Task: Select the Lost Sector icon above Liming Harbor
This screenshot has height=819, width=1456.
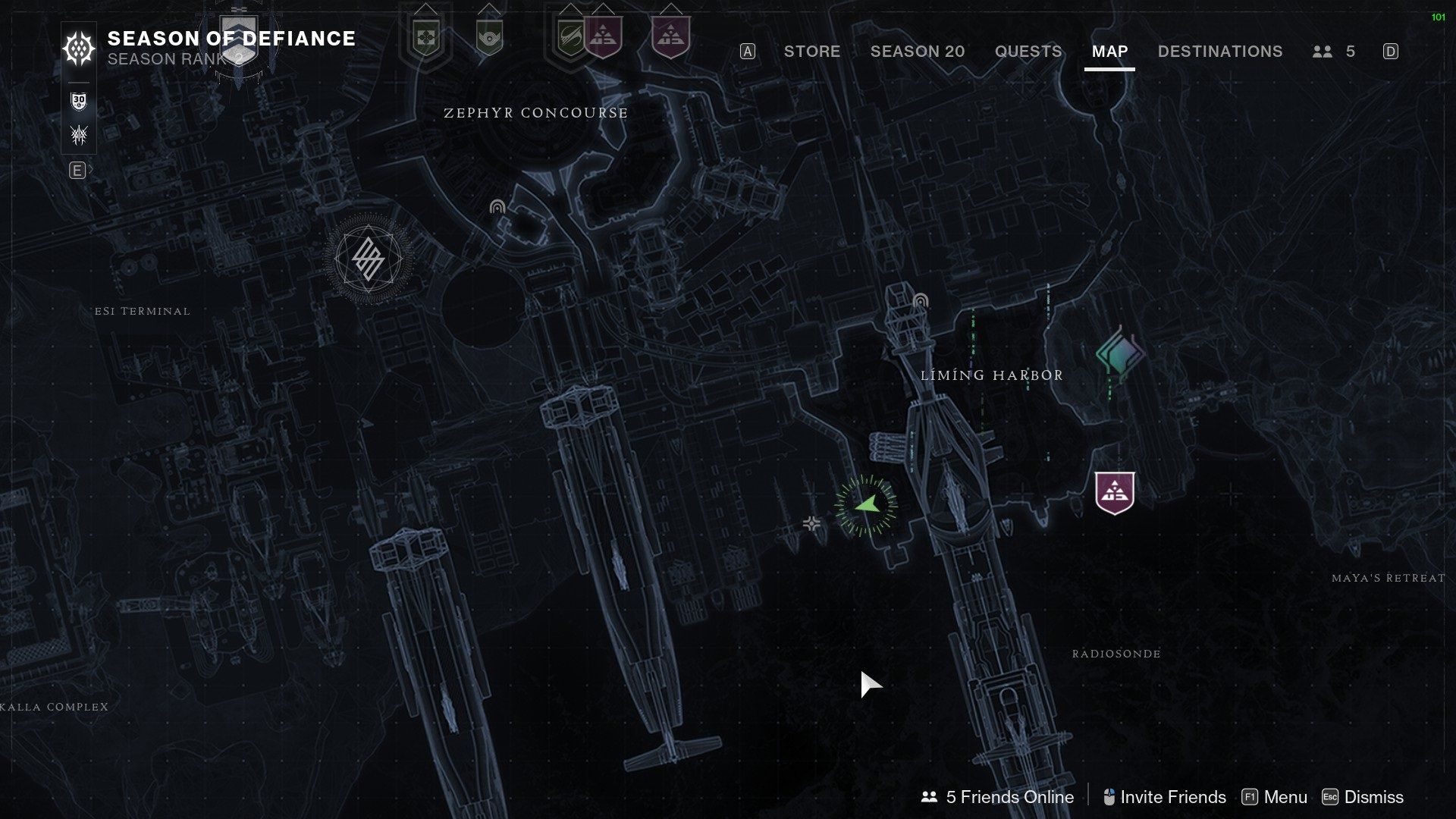Action: coord(920,301)
